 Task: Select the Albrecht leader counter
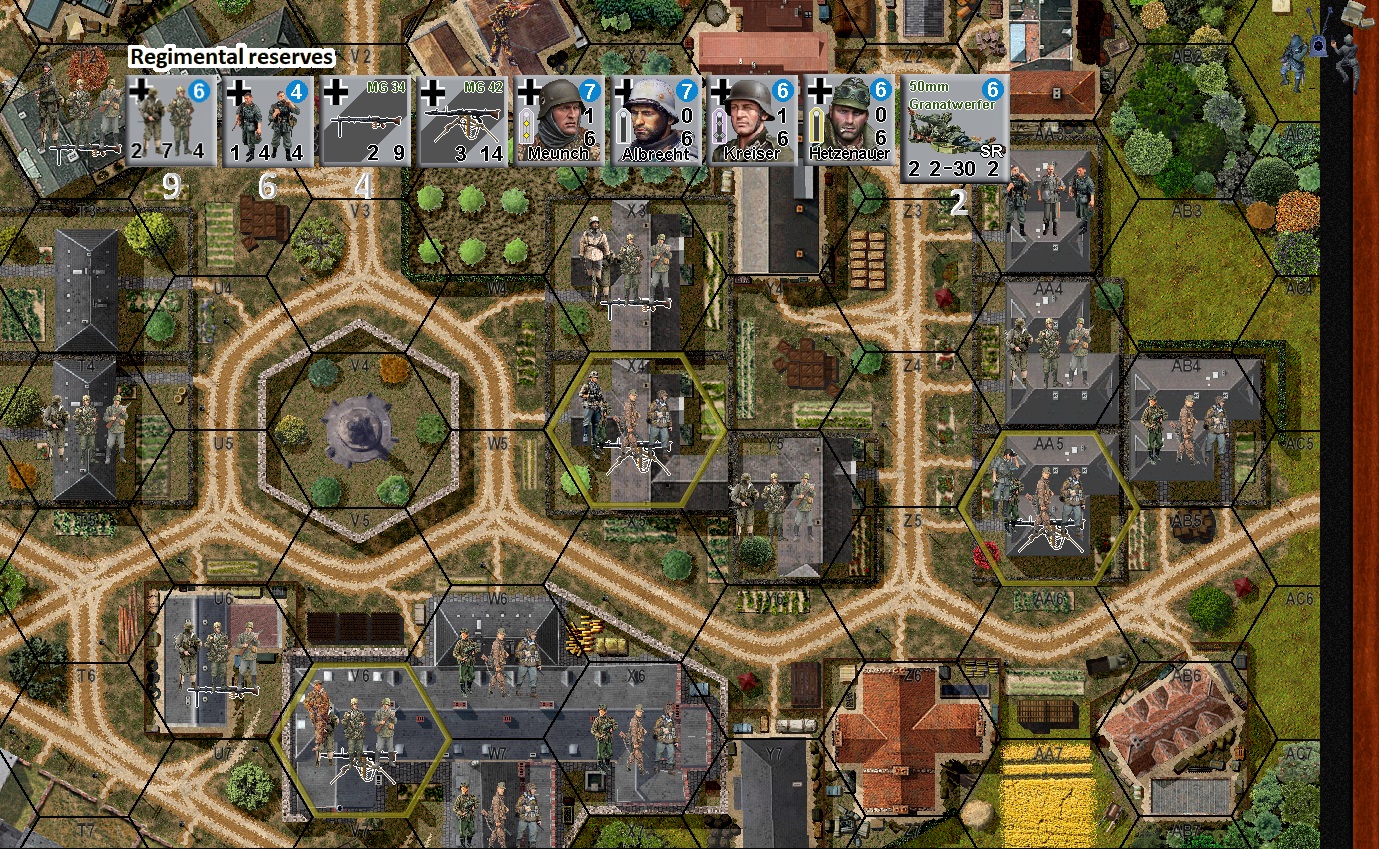[x=656, y=121]
